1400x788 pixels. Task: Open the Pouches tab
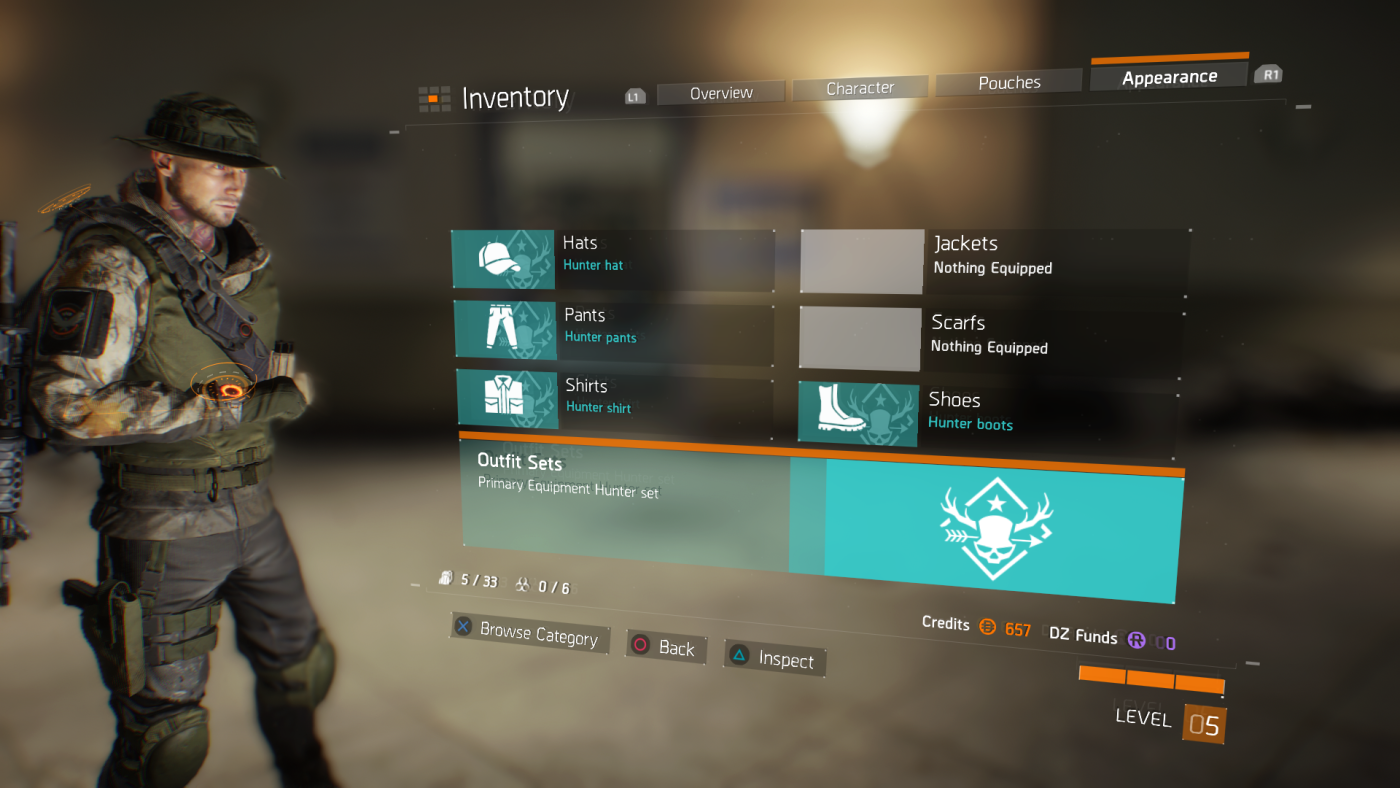coord(1008,81)
